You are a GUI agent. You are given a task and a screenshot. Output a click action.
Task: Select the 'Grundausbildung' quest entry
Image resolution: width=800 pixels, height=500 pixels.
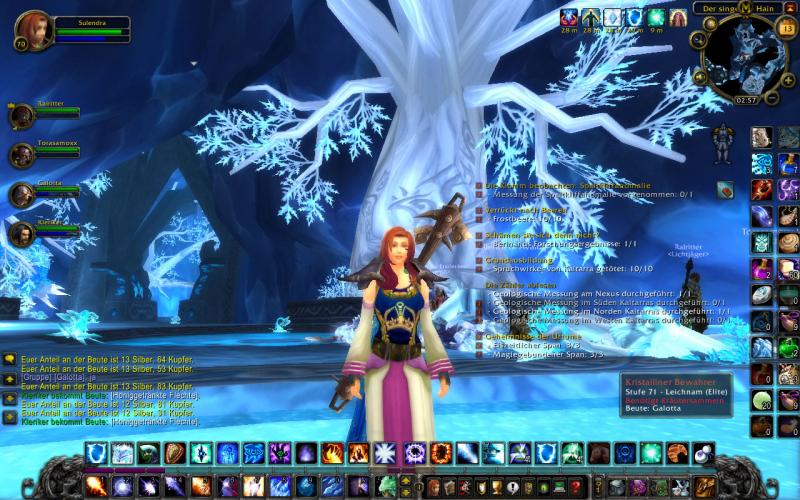pyautogui.click(x=518, y=260)
